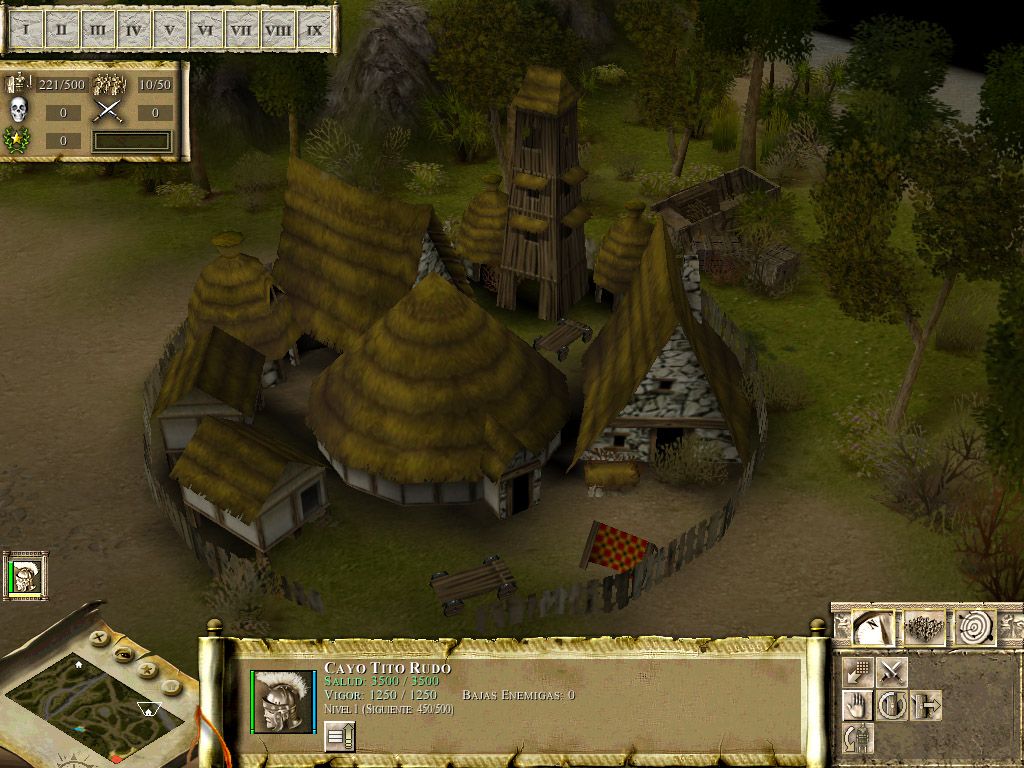
Task: Click the X button on the minimap
Action: pos(98,636)
